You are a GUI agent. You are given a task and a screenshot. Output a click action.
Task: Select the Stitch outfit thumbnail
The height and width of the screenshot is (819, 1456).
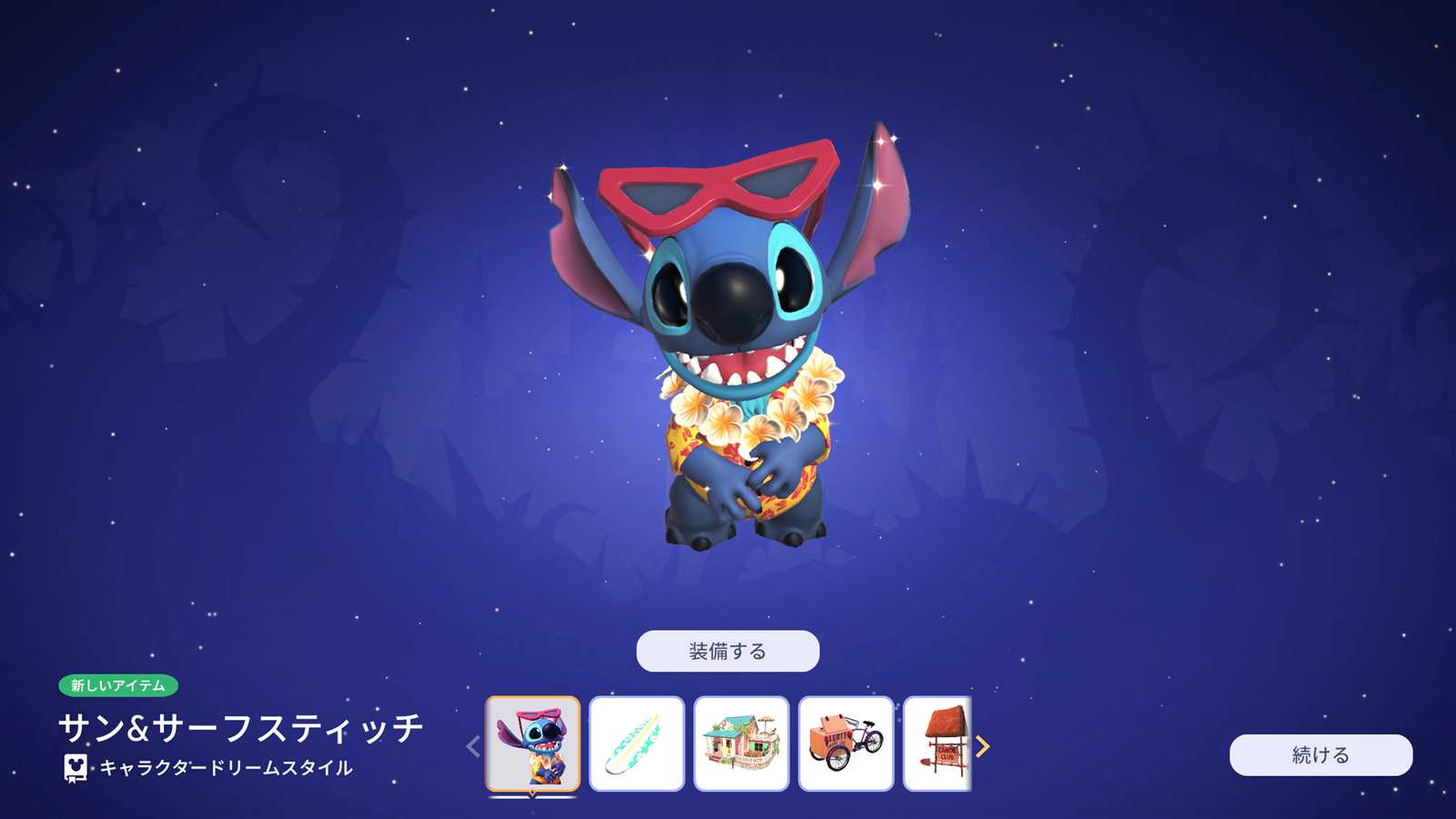(532, 743)
